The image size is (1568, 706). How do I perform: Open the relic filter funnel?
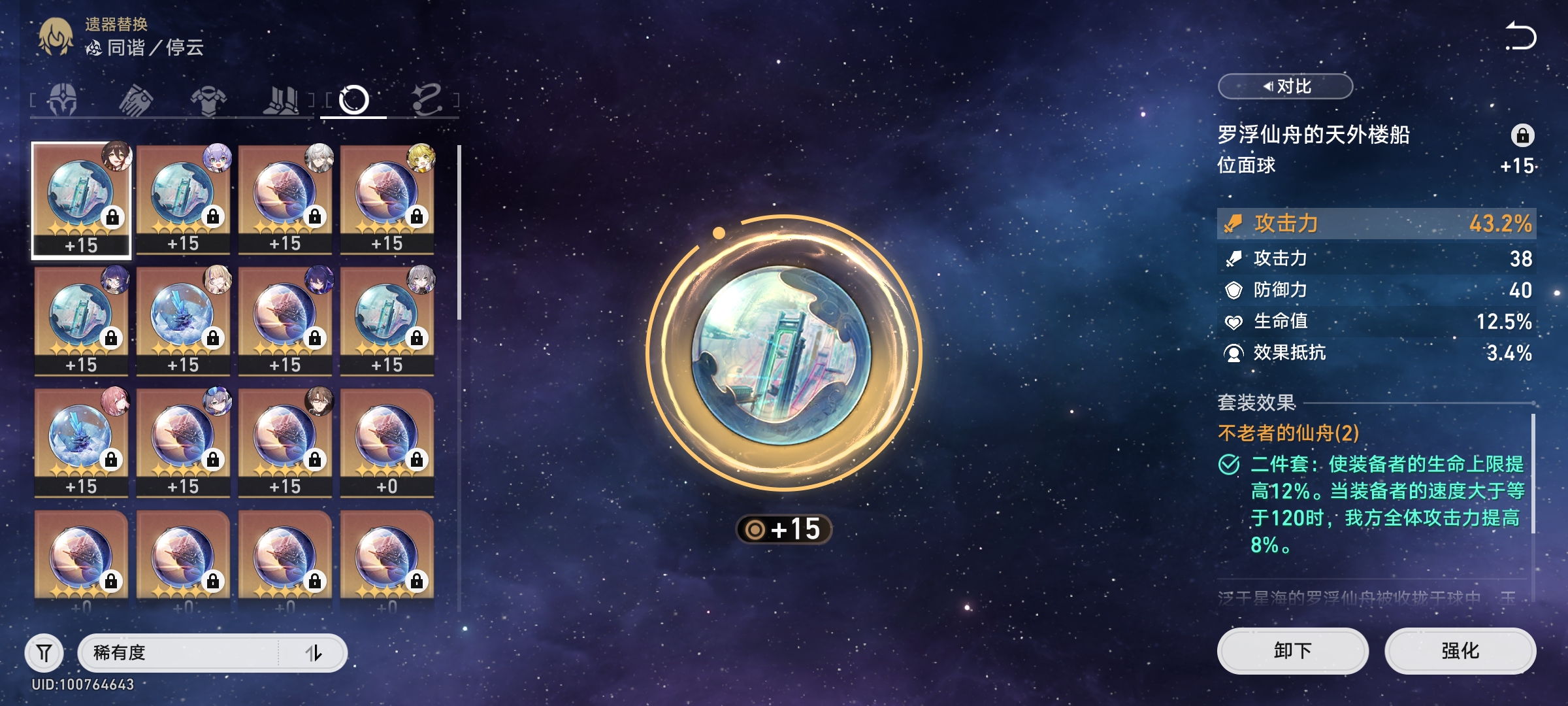[44, 652]
